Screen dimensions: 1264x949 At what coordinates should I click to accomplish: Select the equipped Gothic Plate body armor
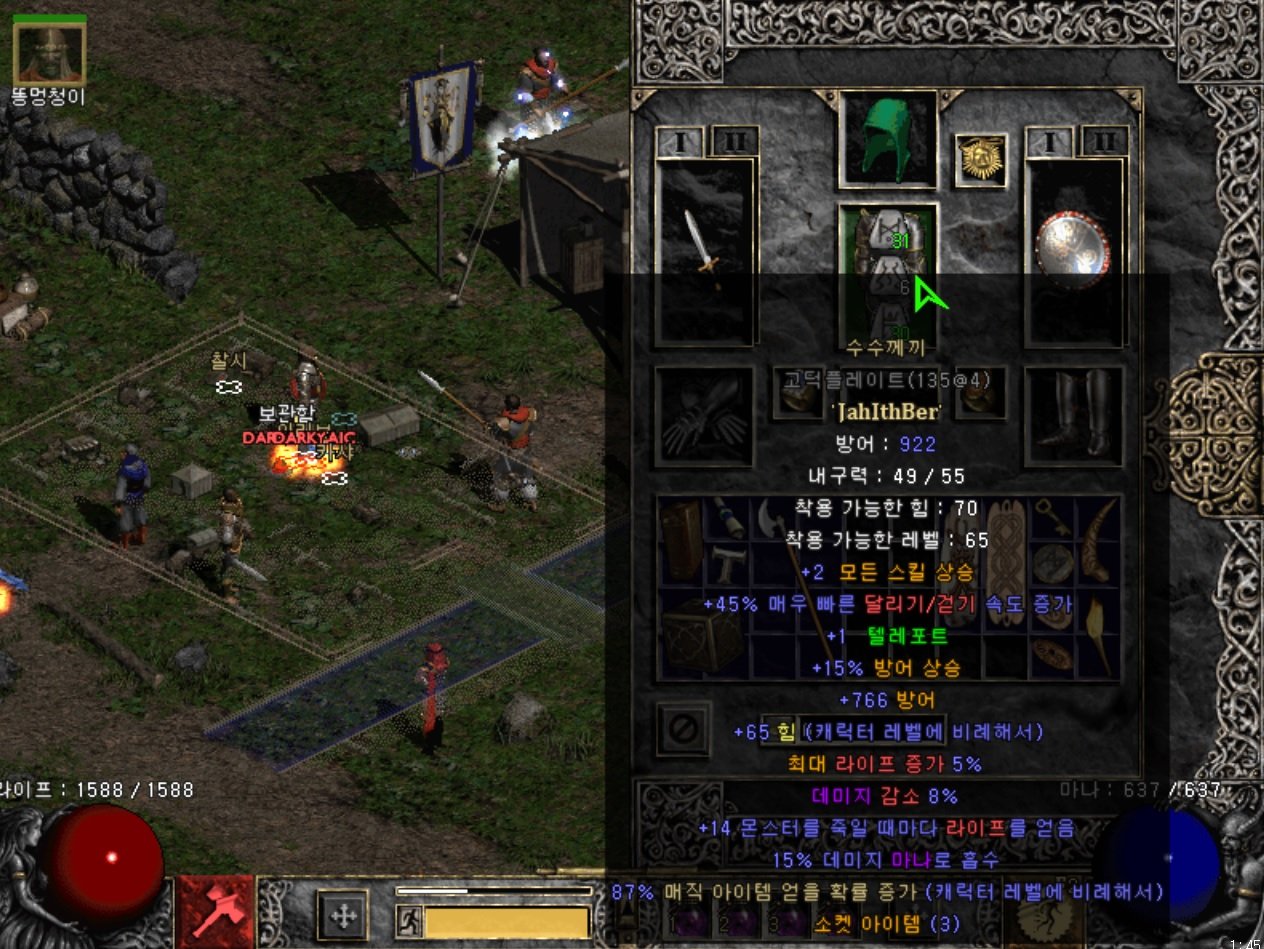pos(888,270)
